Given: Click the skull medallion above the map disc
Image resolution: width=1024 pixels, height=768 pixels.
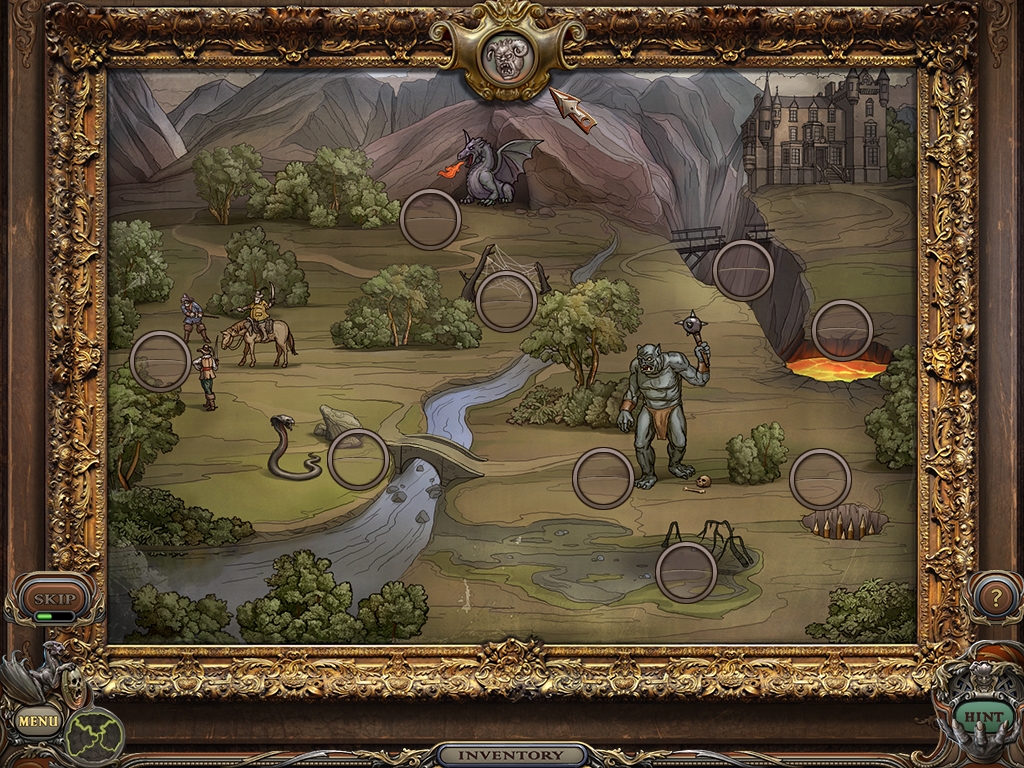Looking at the screenshot, I should pos(72,686).
